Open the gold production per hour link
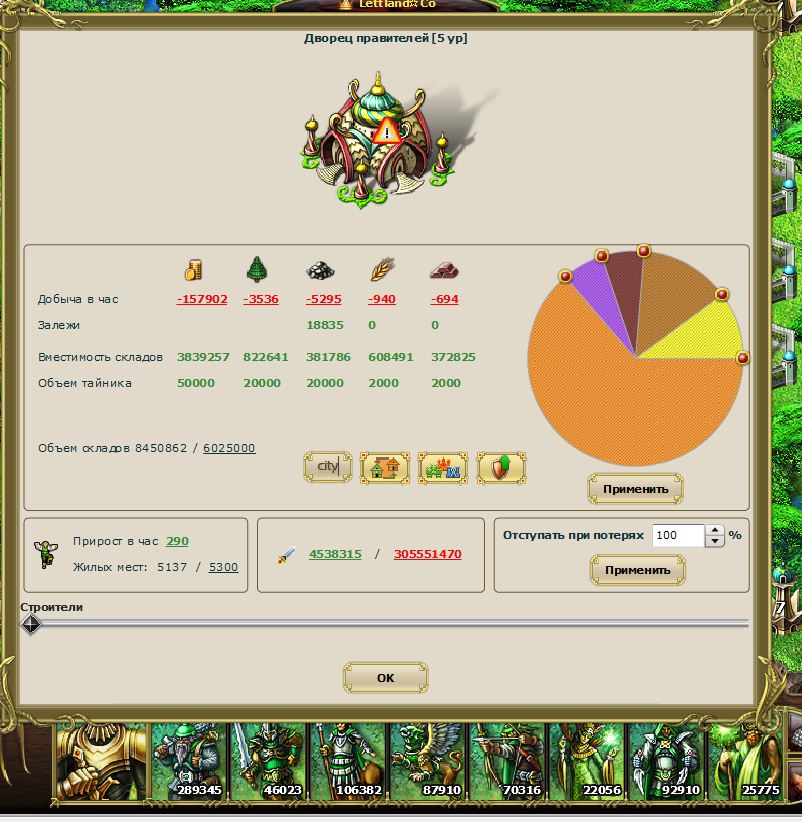 tap(202, 299)
